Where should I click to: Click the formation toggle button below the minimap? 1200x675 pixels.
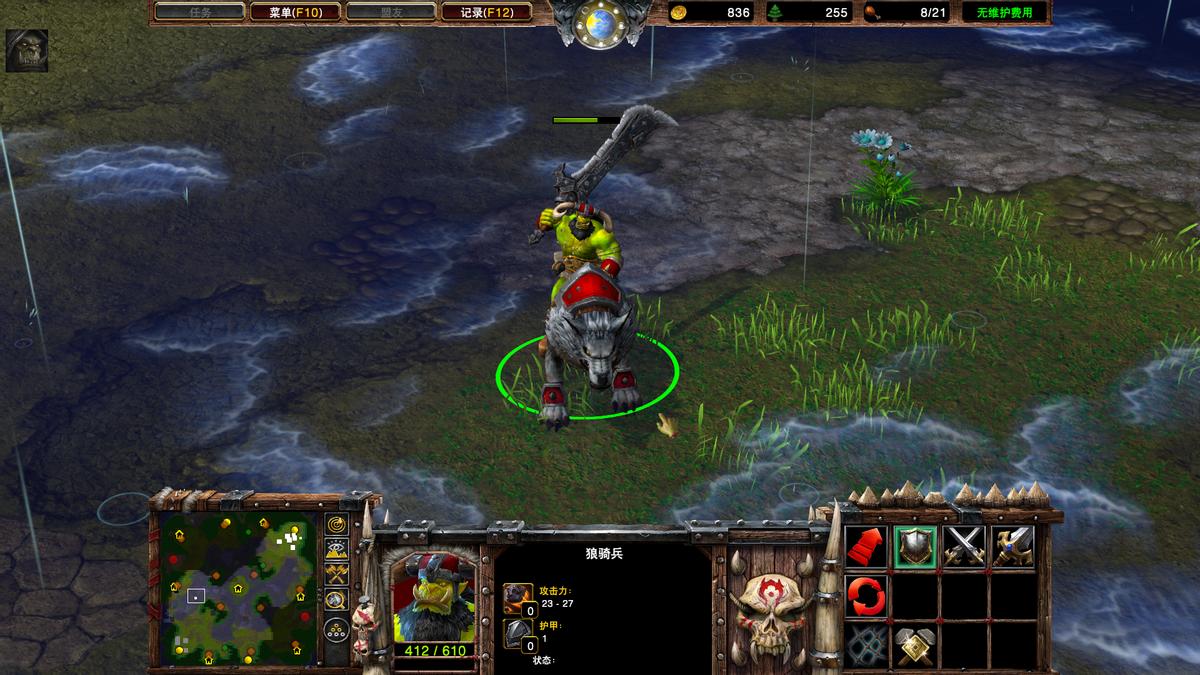336,629
